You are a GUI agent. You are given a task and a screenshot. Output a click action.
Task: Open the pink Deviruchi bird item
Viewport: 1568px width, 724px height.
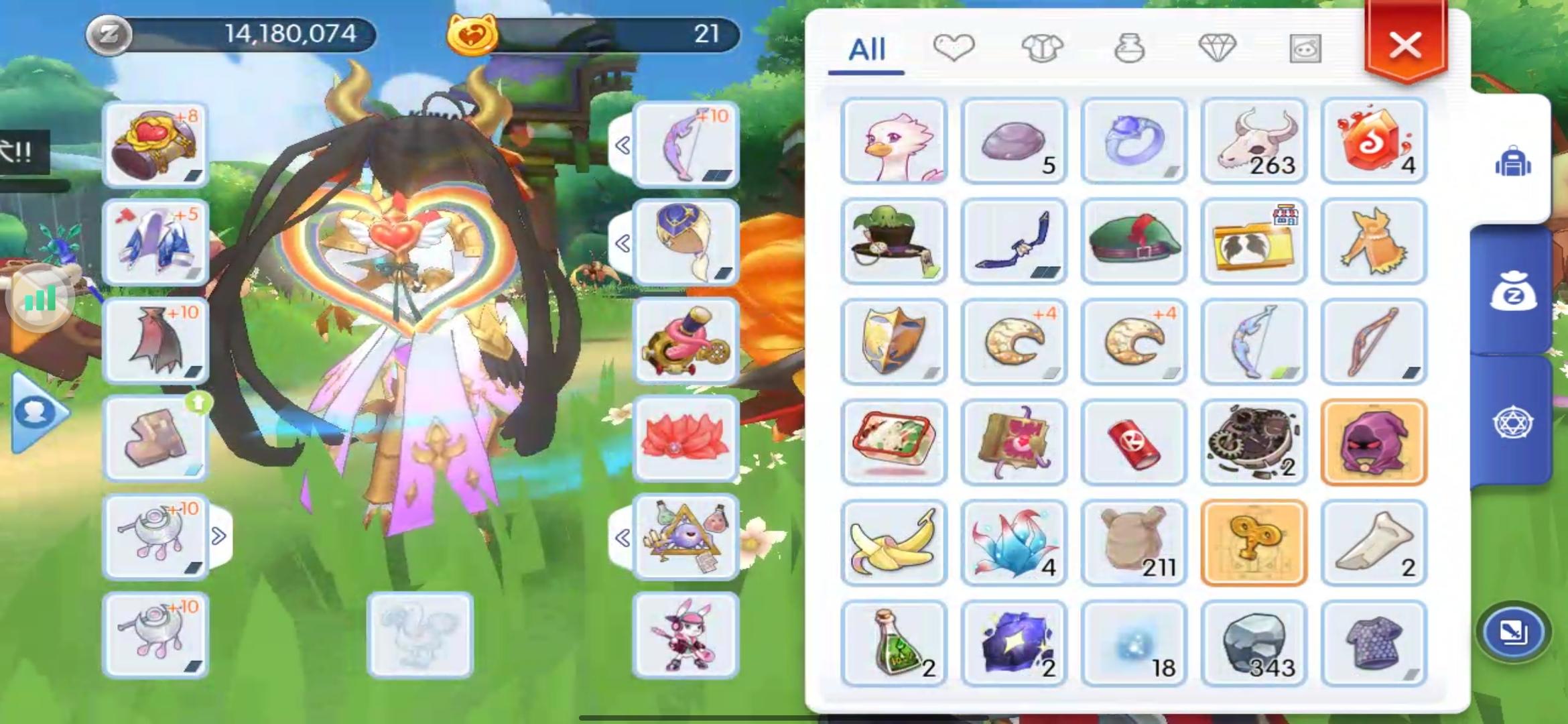pos(894,139)
